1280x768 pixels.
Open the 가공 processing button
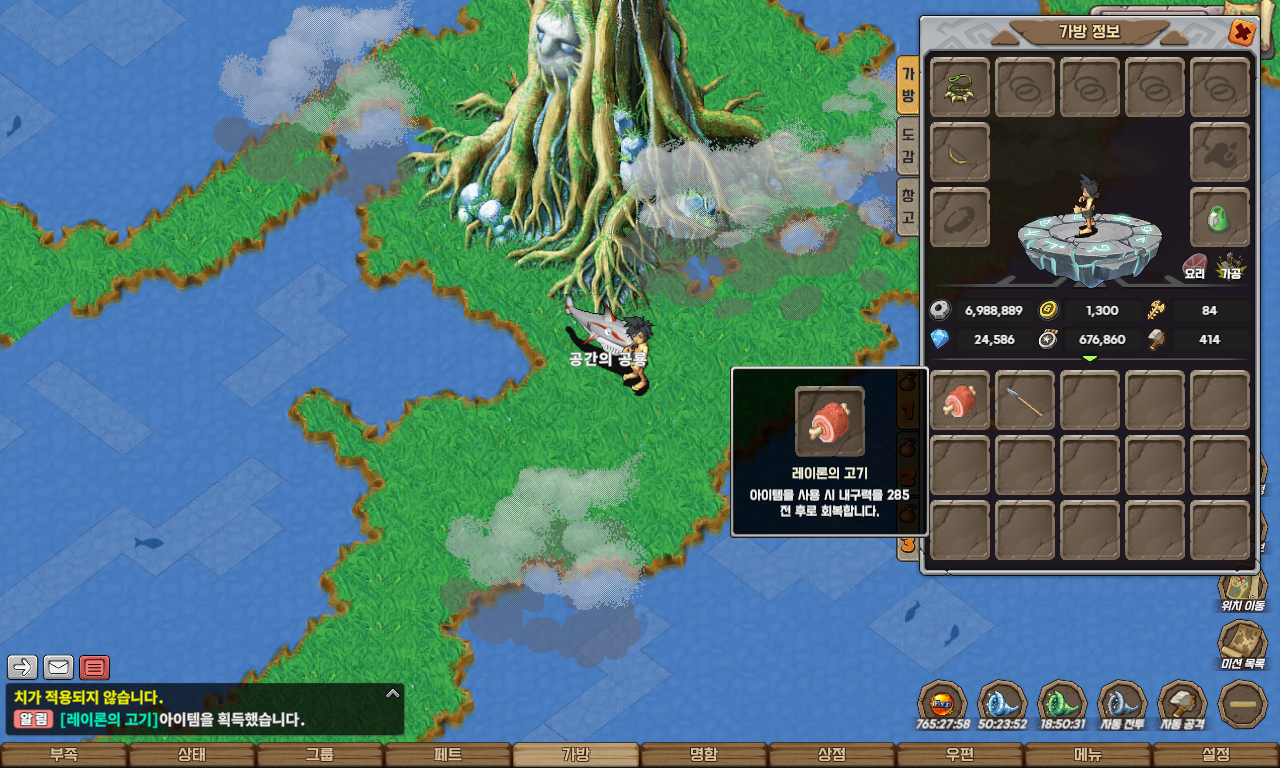pyautogui.click(x=1229, y=266)
